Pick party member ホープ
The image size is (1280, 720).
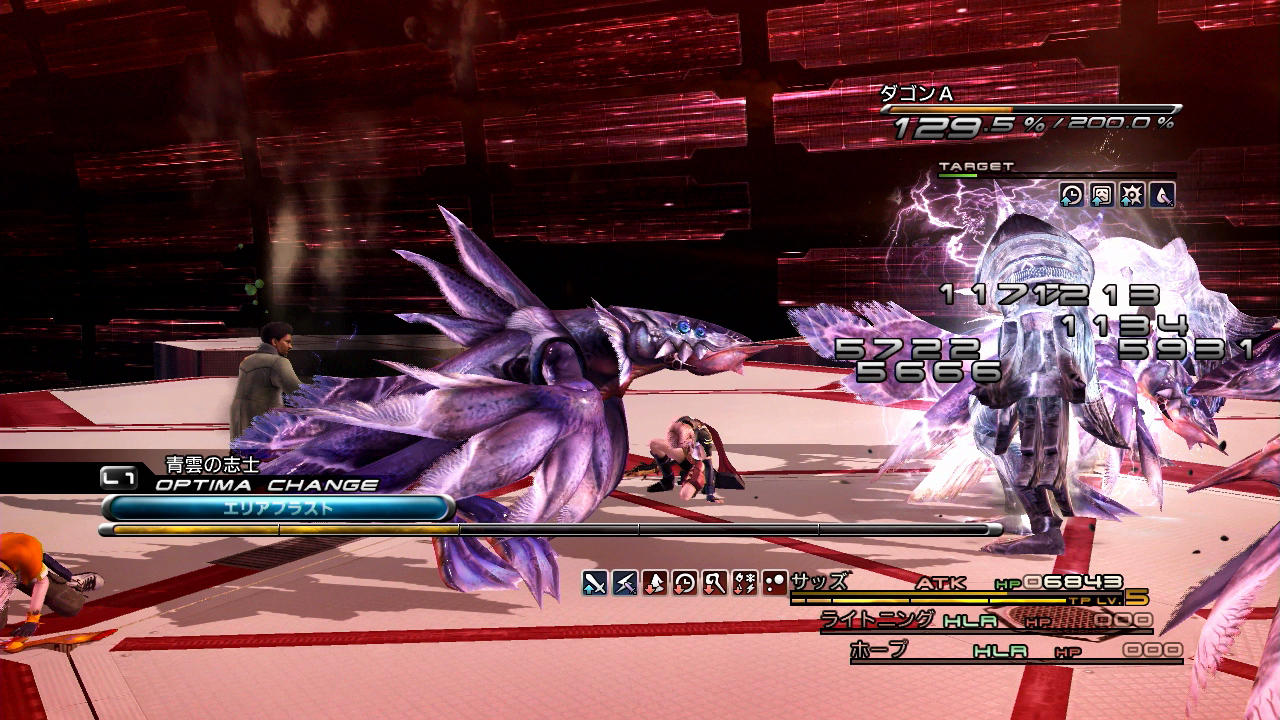[878, 650]
